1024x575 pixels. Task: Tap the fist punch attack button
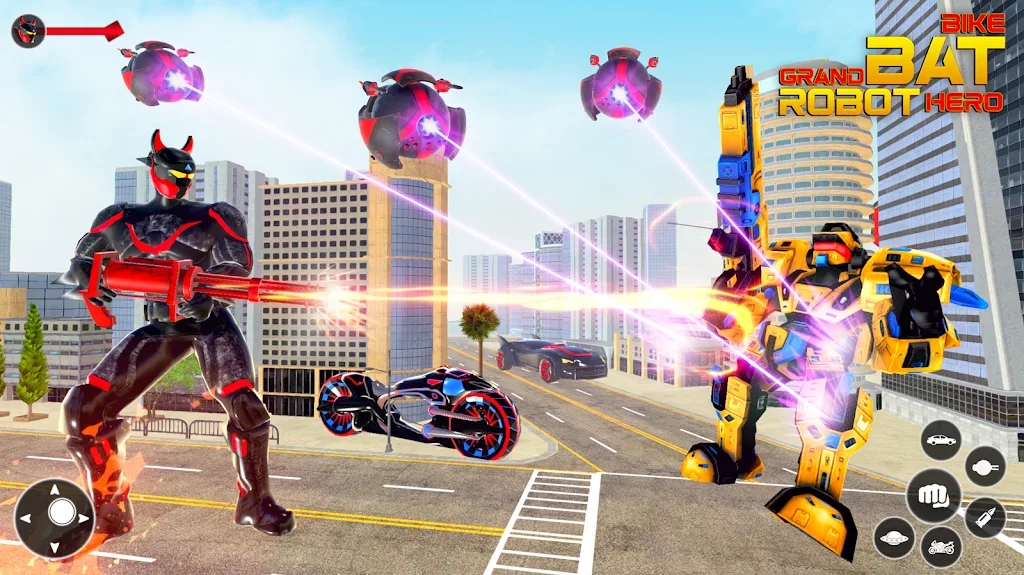click(x=934, y=495)
